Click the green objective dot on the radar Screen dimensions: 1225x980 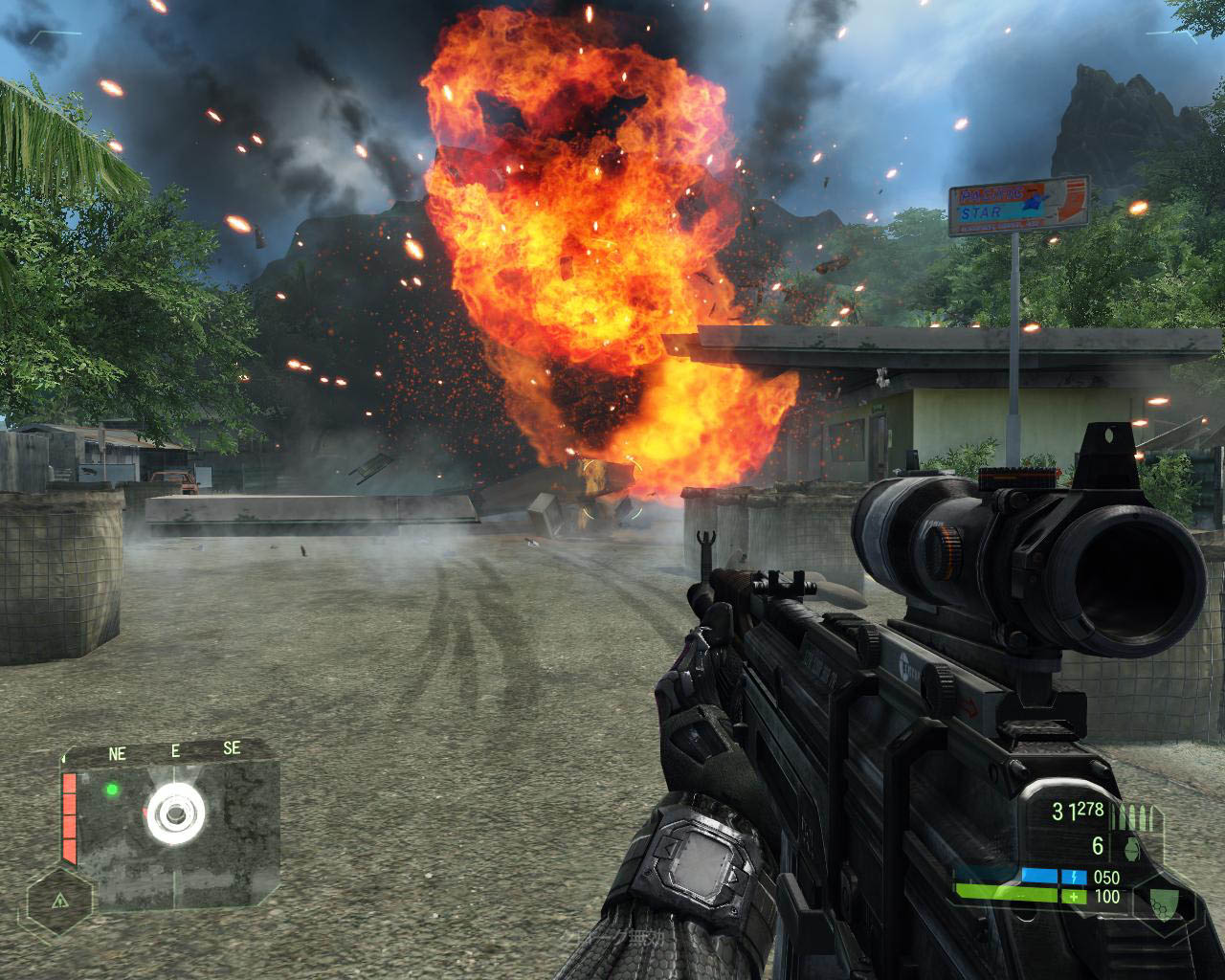(x=112, y=790)
